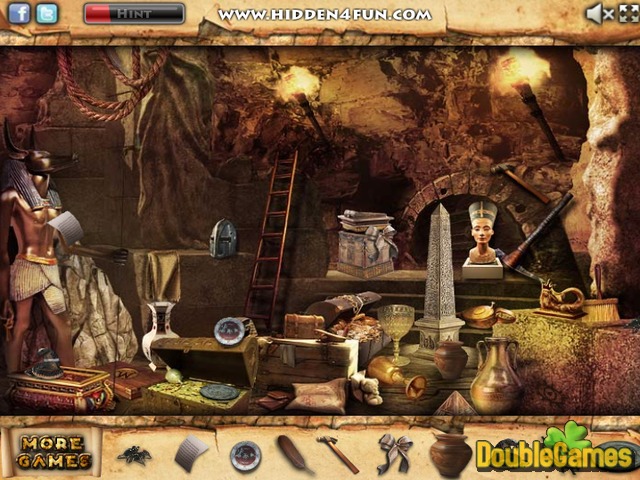
Task: Switch to fullscreen mode
Action: click(x=626, y=14)
